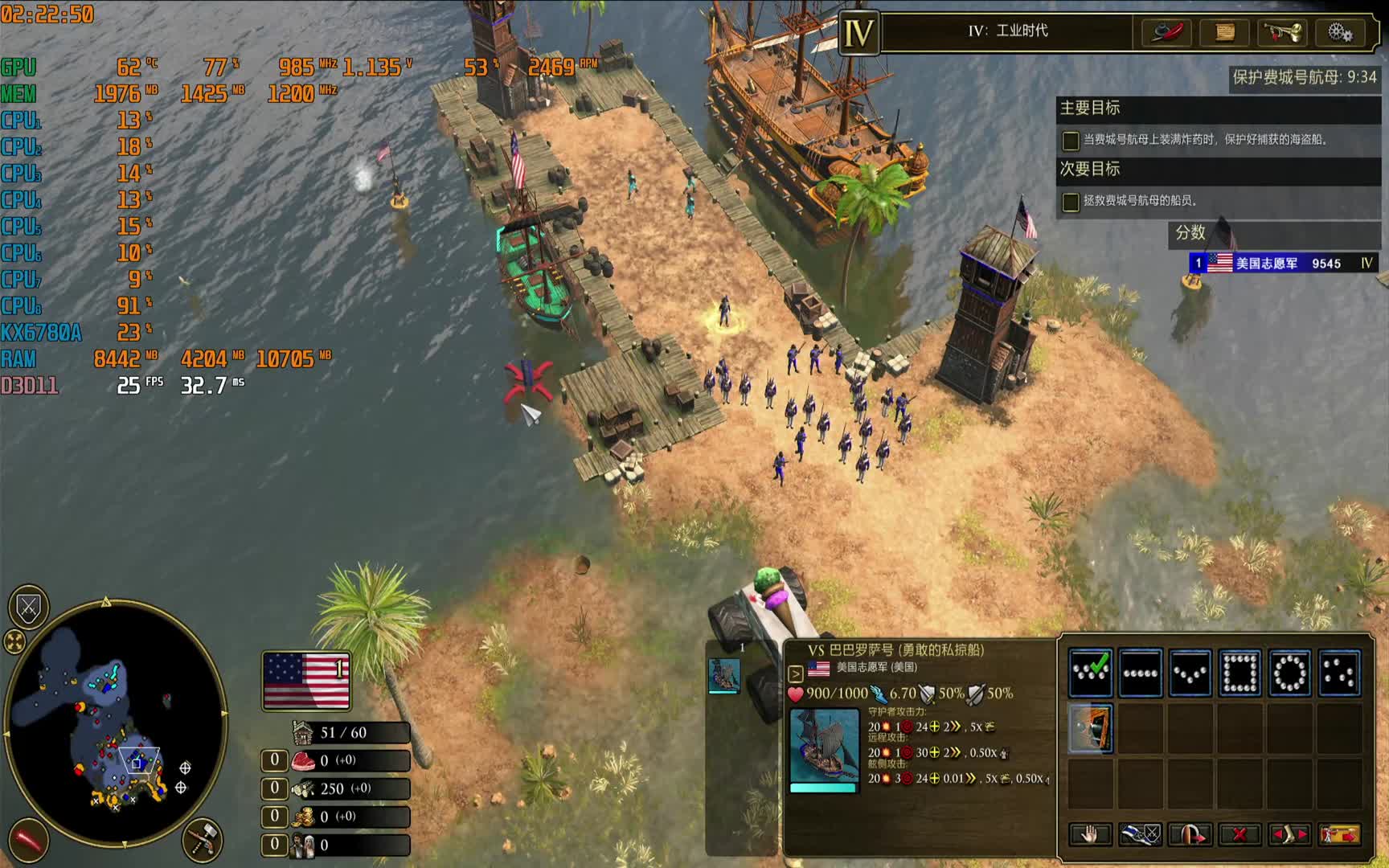Select the straight line formation
Screen dimensions: 1389x868
point(1140,673)
